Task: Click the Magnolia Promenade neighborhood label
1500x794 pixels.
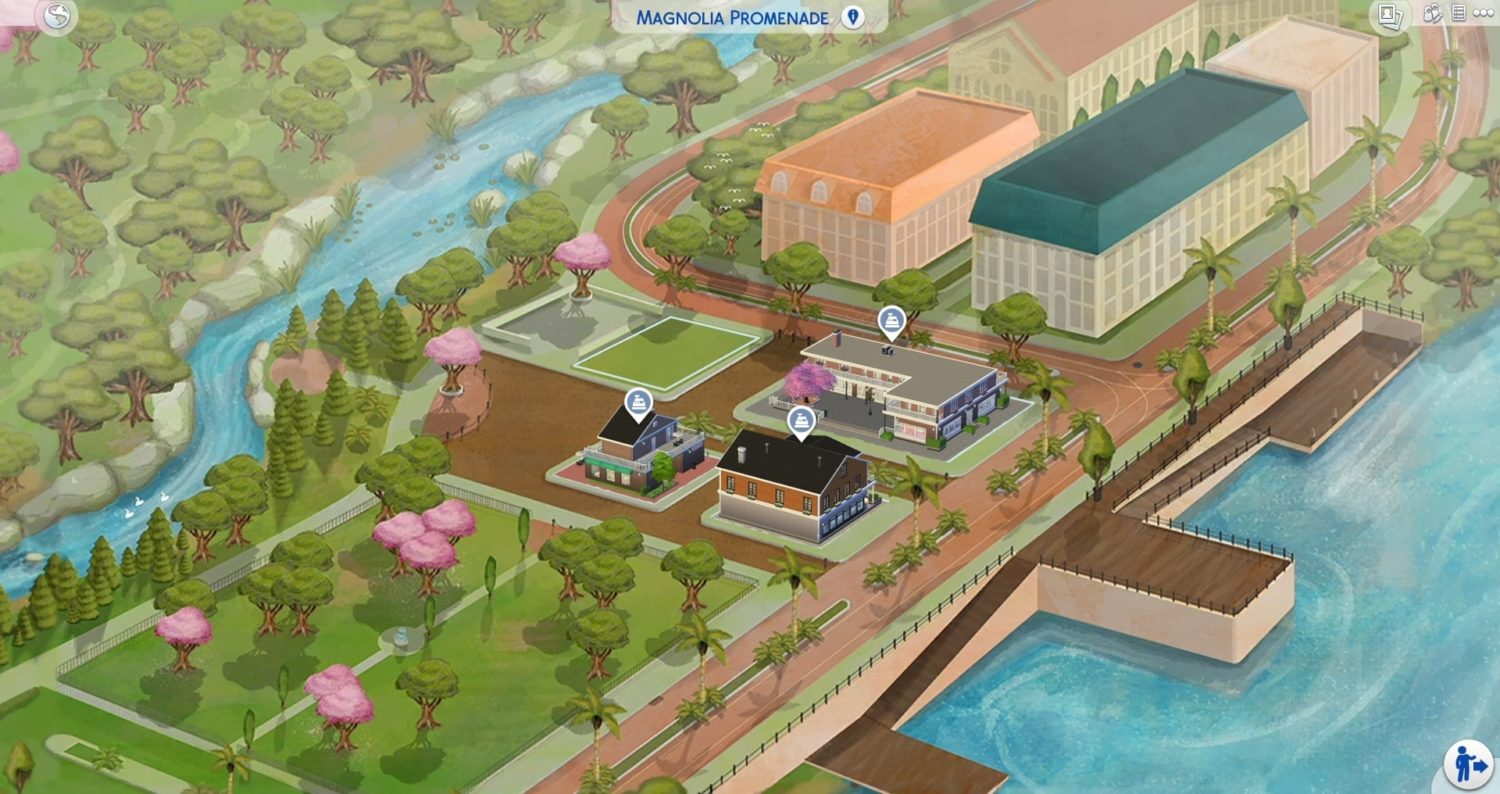Action: click(x=733, y=18)
